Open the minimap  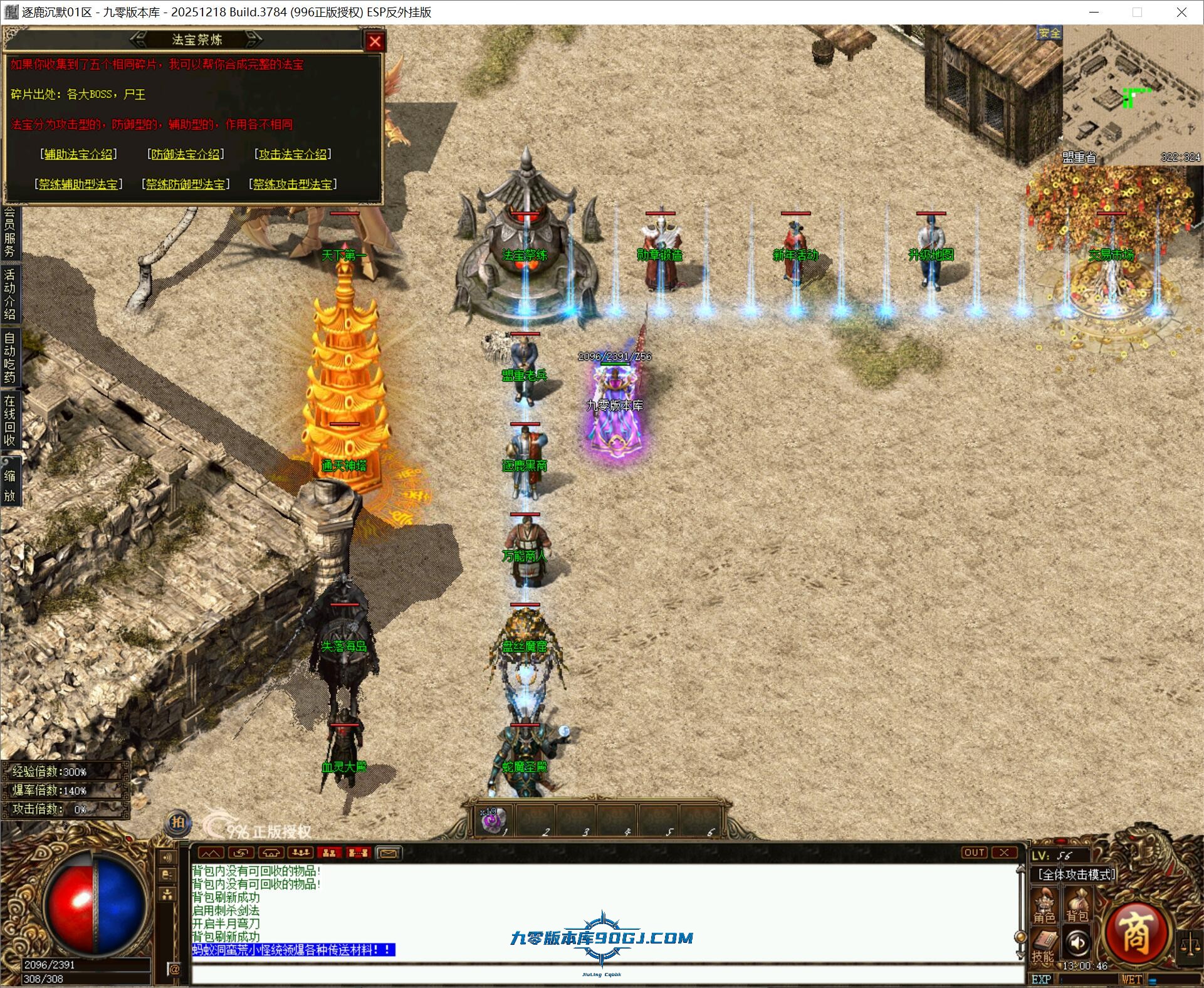1132,94
